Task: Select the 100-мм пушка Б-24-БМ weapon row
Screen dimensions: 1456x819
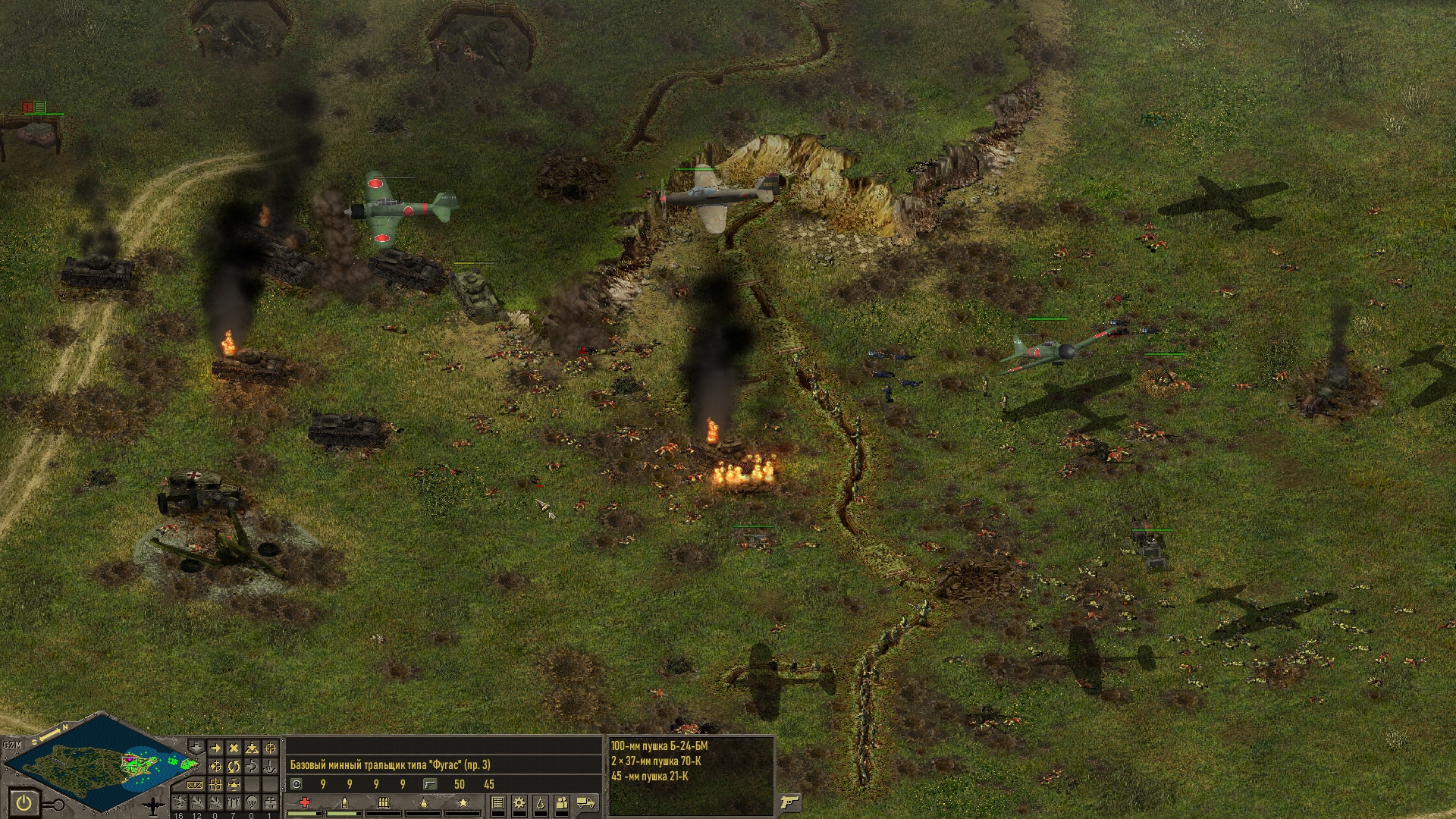Action: coord(659,746)
